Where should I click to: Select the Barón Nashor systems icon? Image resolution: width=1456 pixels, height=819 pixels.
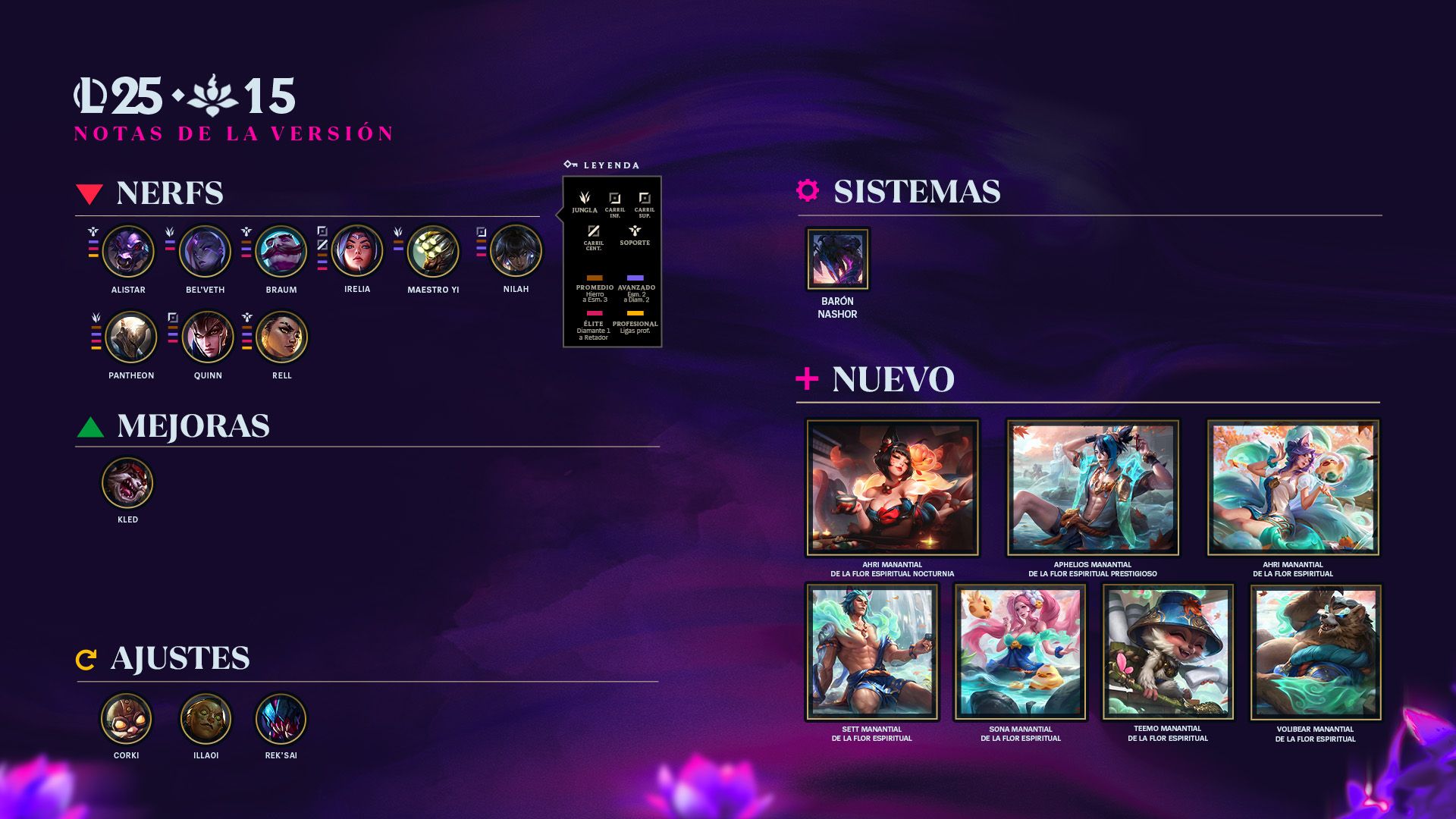837,259
